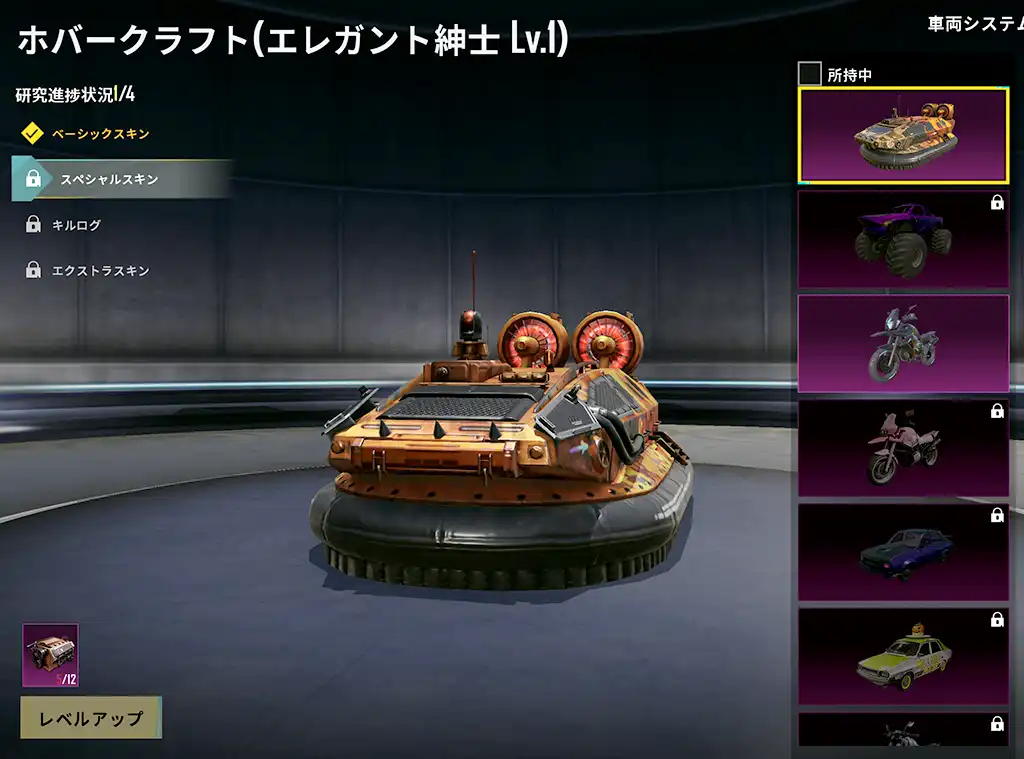Choose the purple monster truck thumbnail
This screenshot has height=759, width=1024.
click(x=903, y=240)
